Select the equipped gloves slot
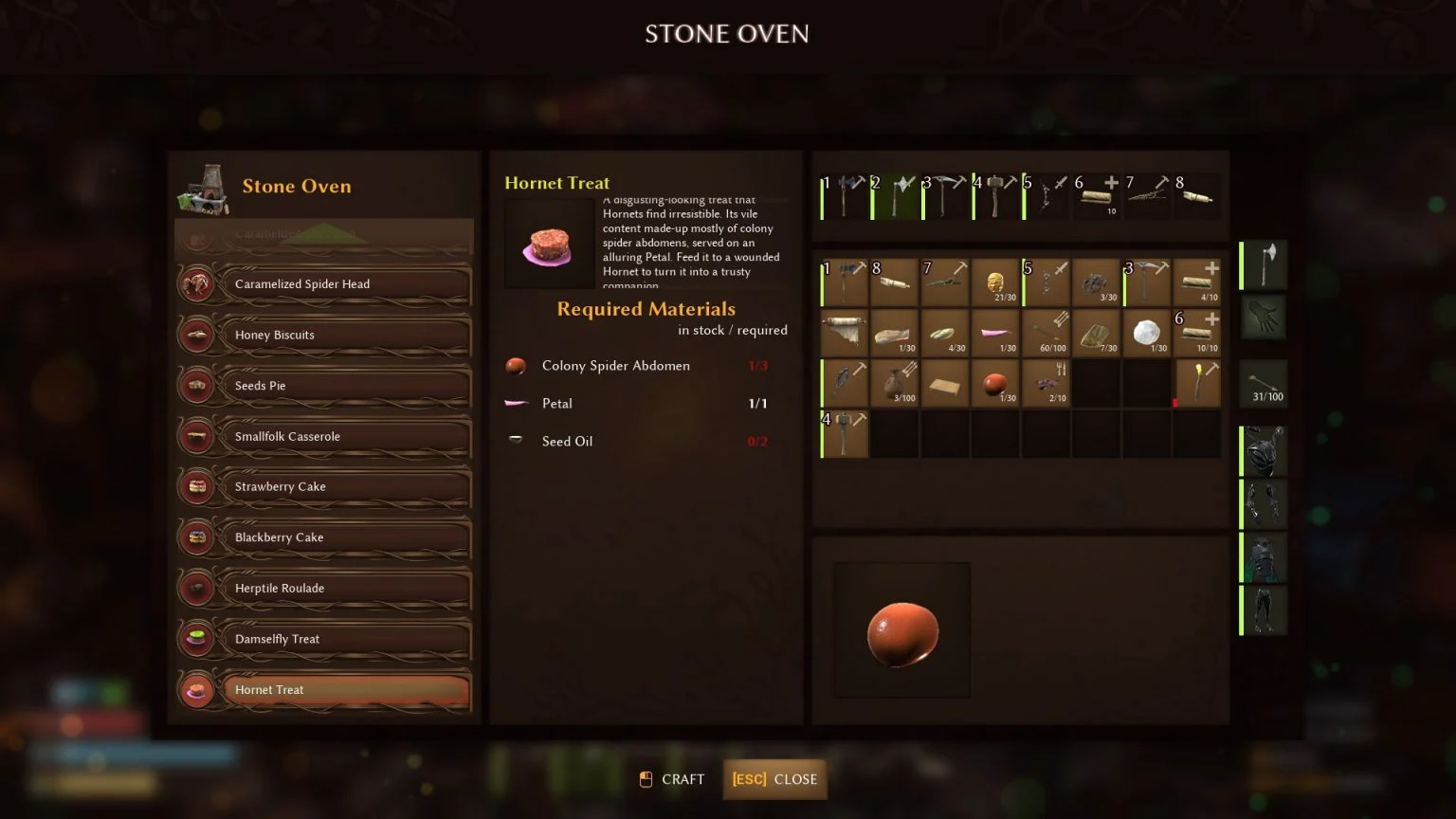This screenshot has width=1456, height=819. 1263,318
